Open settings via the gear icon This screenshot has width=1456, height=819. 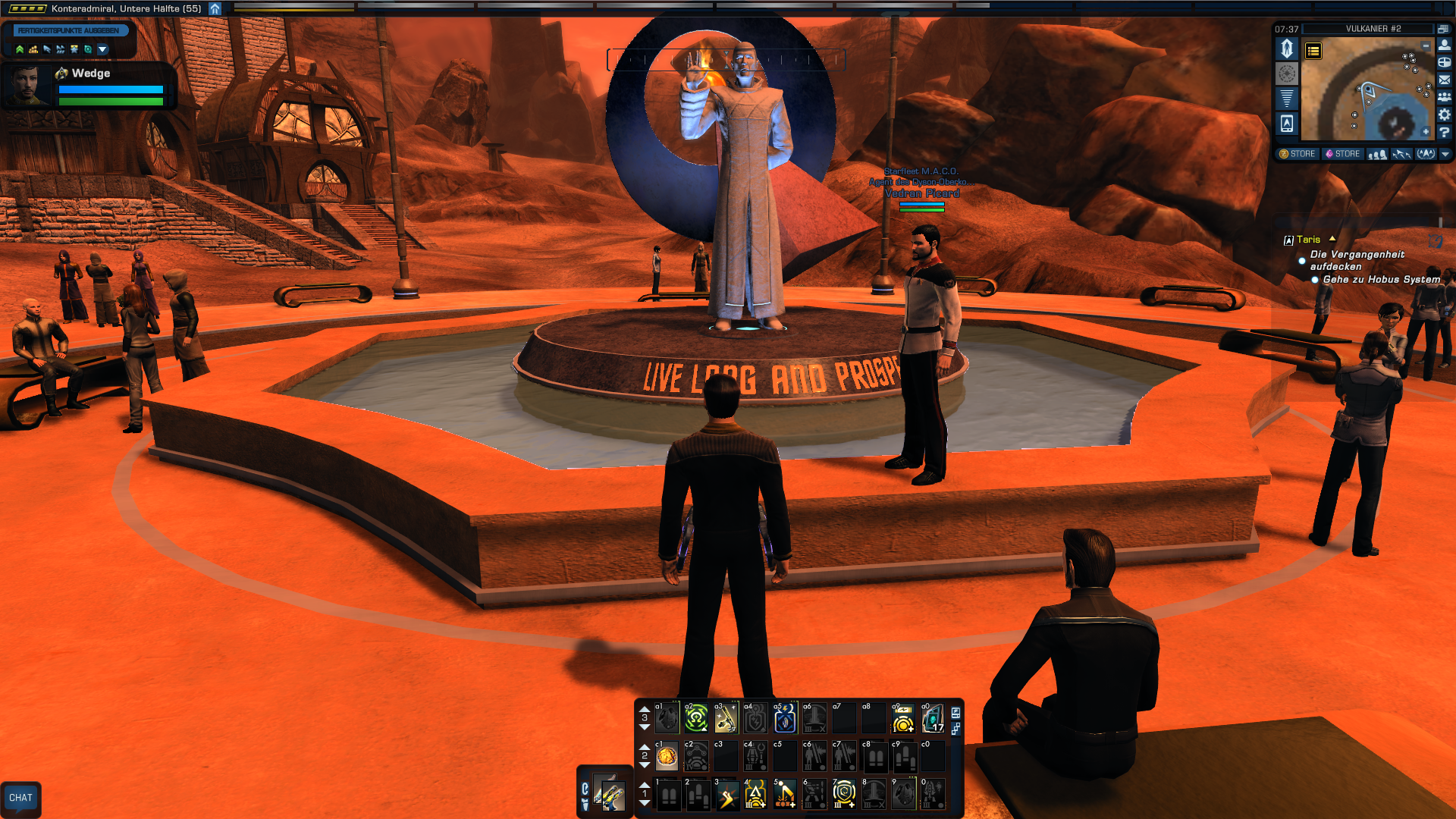(x=1445, y=115)
